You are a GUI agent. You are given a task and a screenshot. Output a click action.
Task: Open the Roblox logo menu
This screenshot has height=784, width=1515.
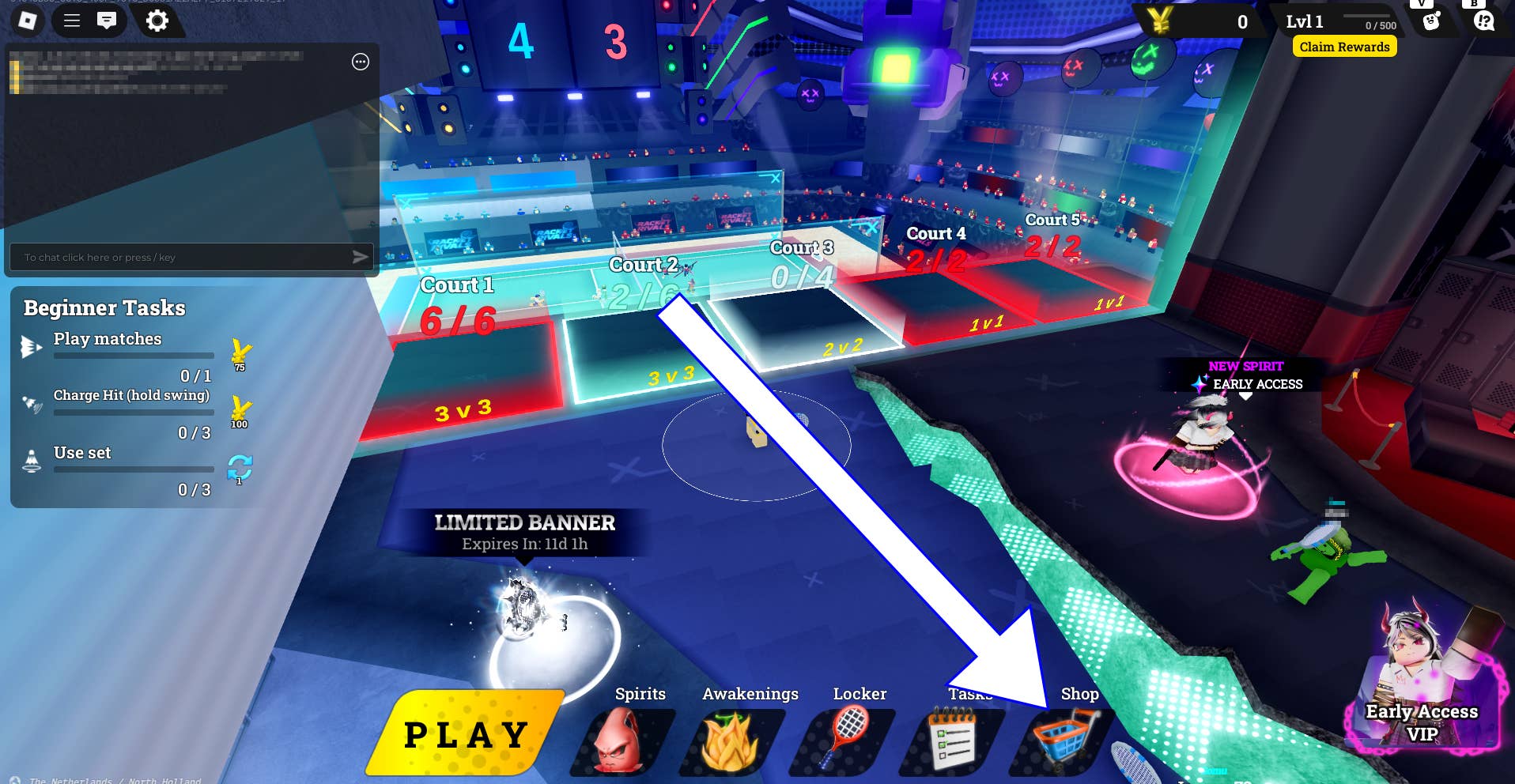28,21
